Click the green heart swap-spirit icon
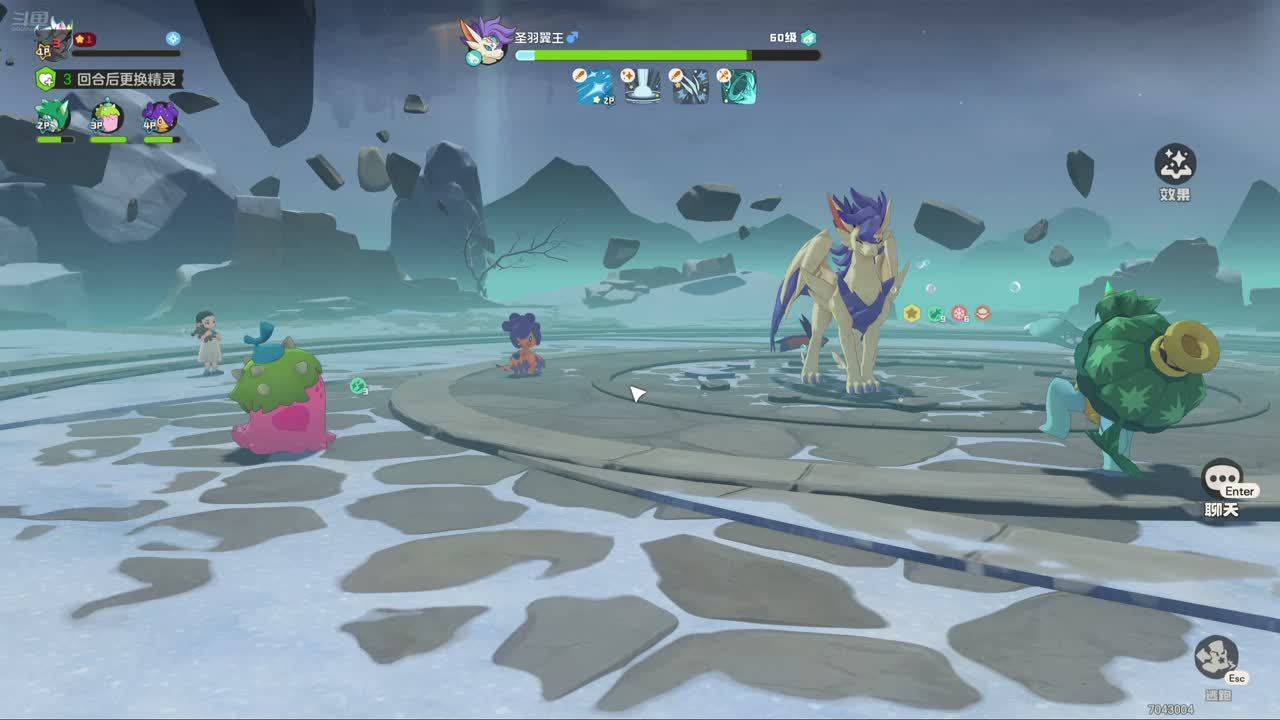The height and width of the screenshot is (720, 1280). point(45,79)
